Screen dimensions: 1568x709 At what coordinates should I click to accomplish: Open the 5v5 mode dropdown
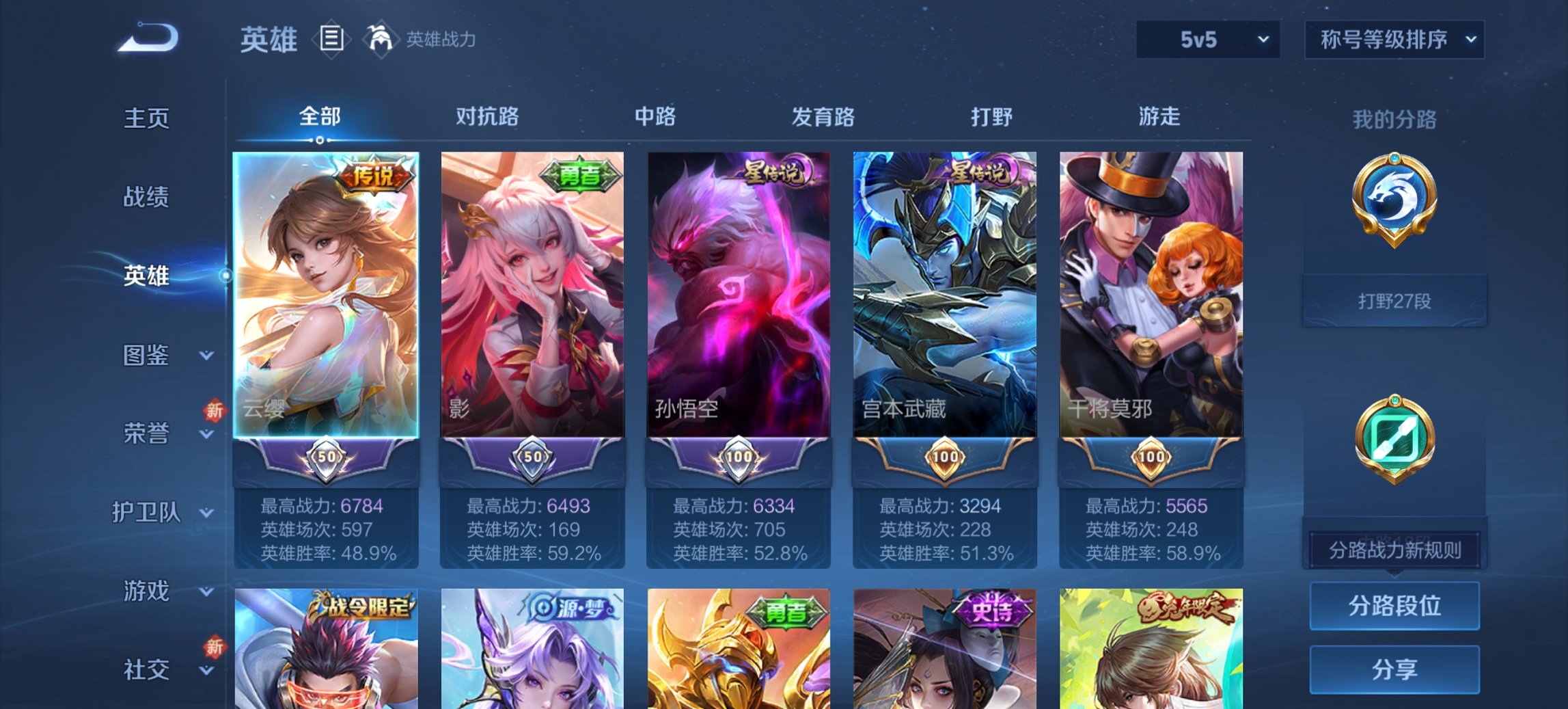pos(1205,40)
